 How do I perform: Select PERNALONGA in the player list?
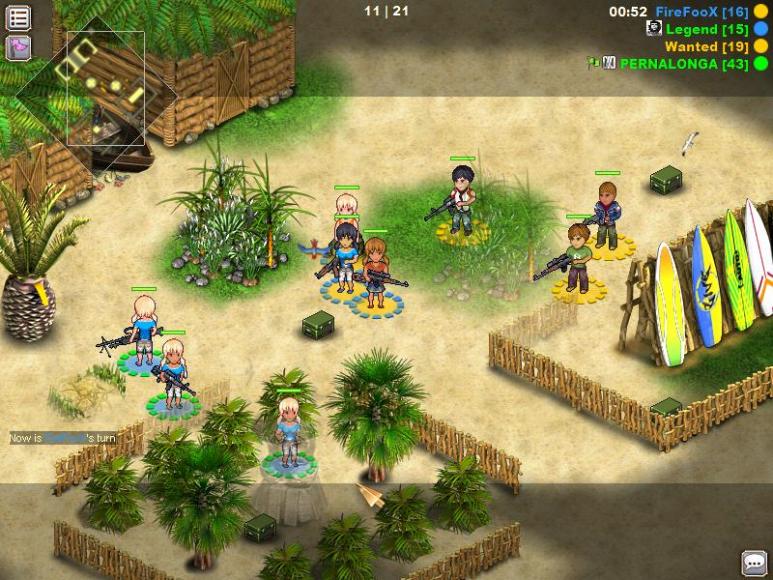[684, 63]
